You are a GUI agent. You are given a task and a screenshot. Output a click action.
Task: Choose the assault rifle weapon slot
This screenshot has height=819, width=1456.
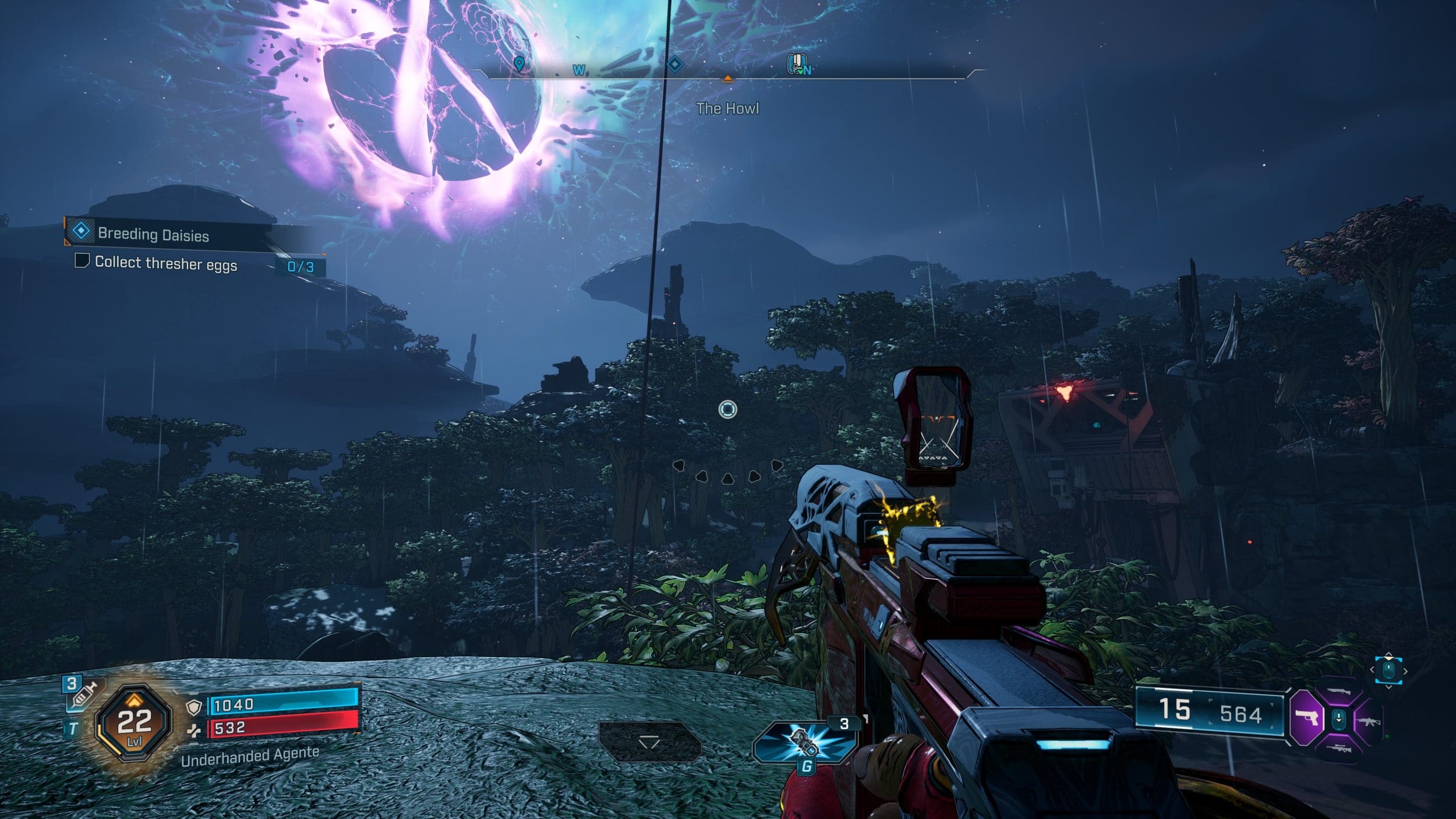[1367, 722]
